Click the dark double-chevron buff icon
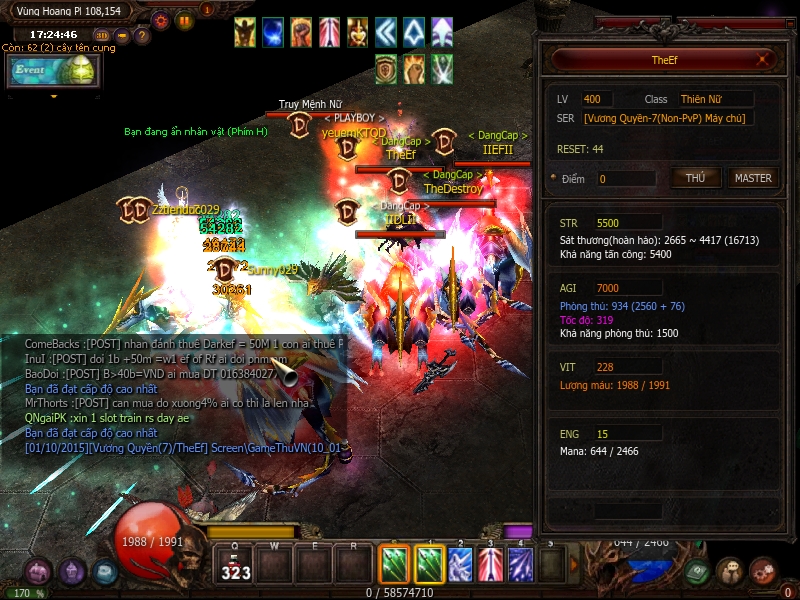This screenshot has width=800, height=600. [385, 32]
